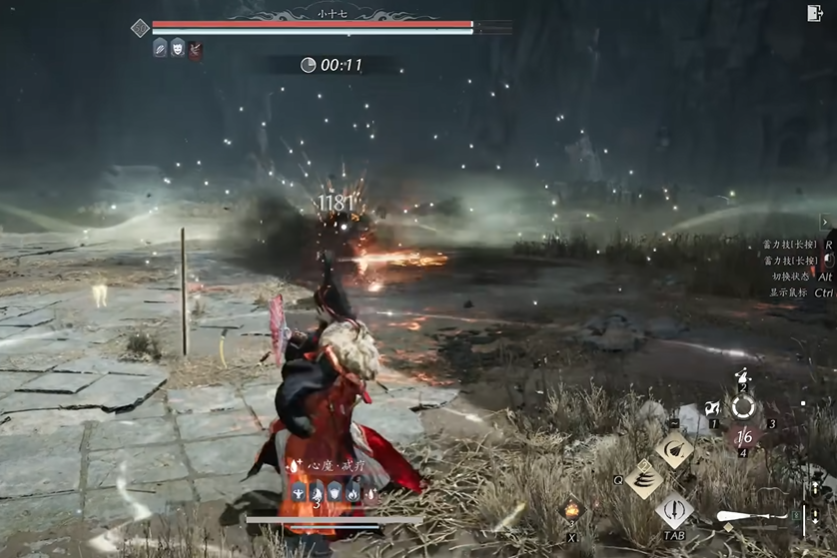Select the circular ring item slot
Screen dimensions: 837x558
click(742, 407)
